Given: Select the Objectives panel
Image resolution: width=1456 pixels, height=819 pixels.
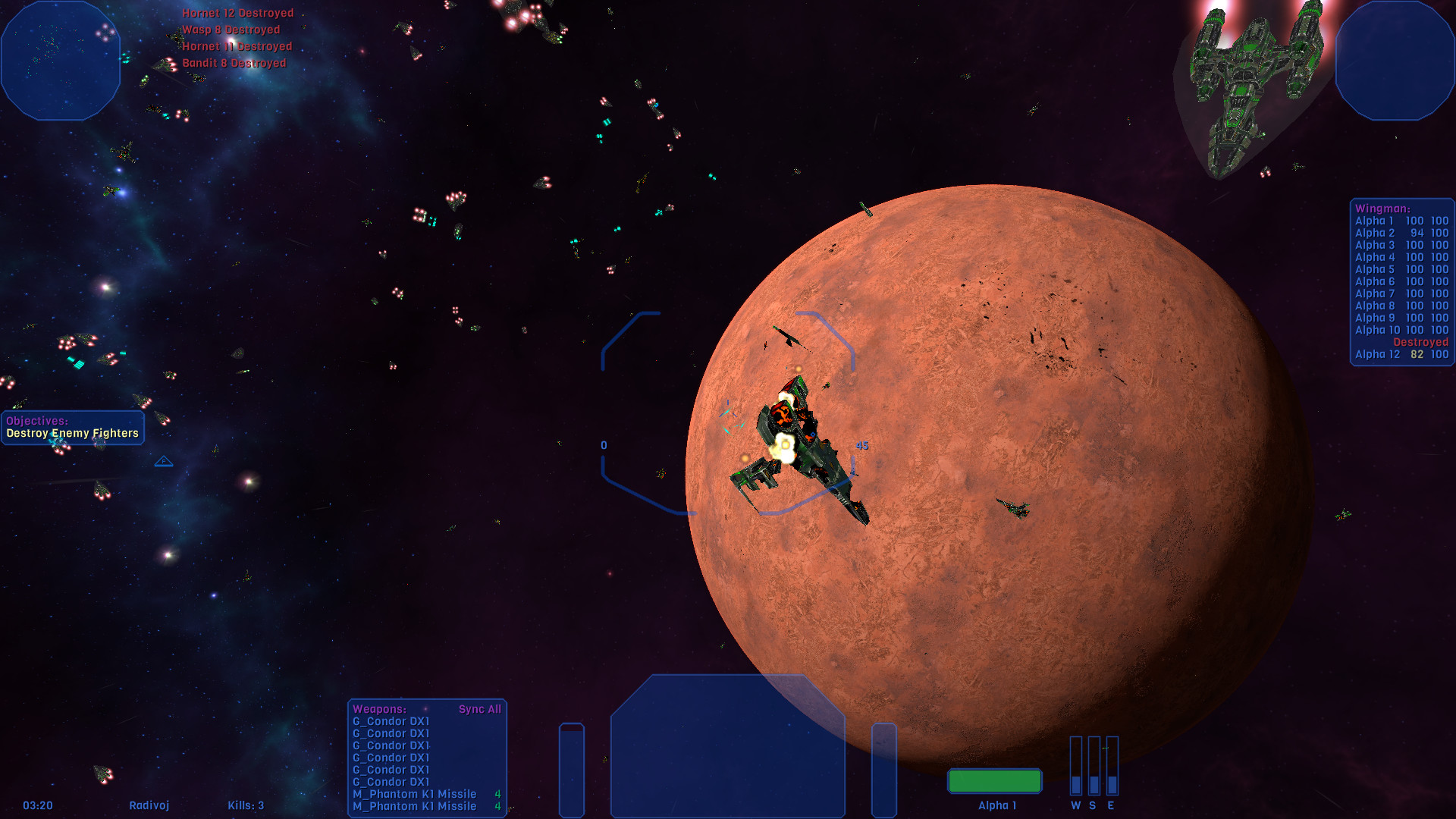Looking at the screenshot, I should (x=73, y=428).
